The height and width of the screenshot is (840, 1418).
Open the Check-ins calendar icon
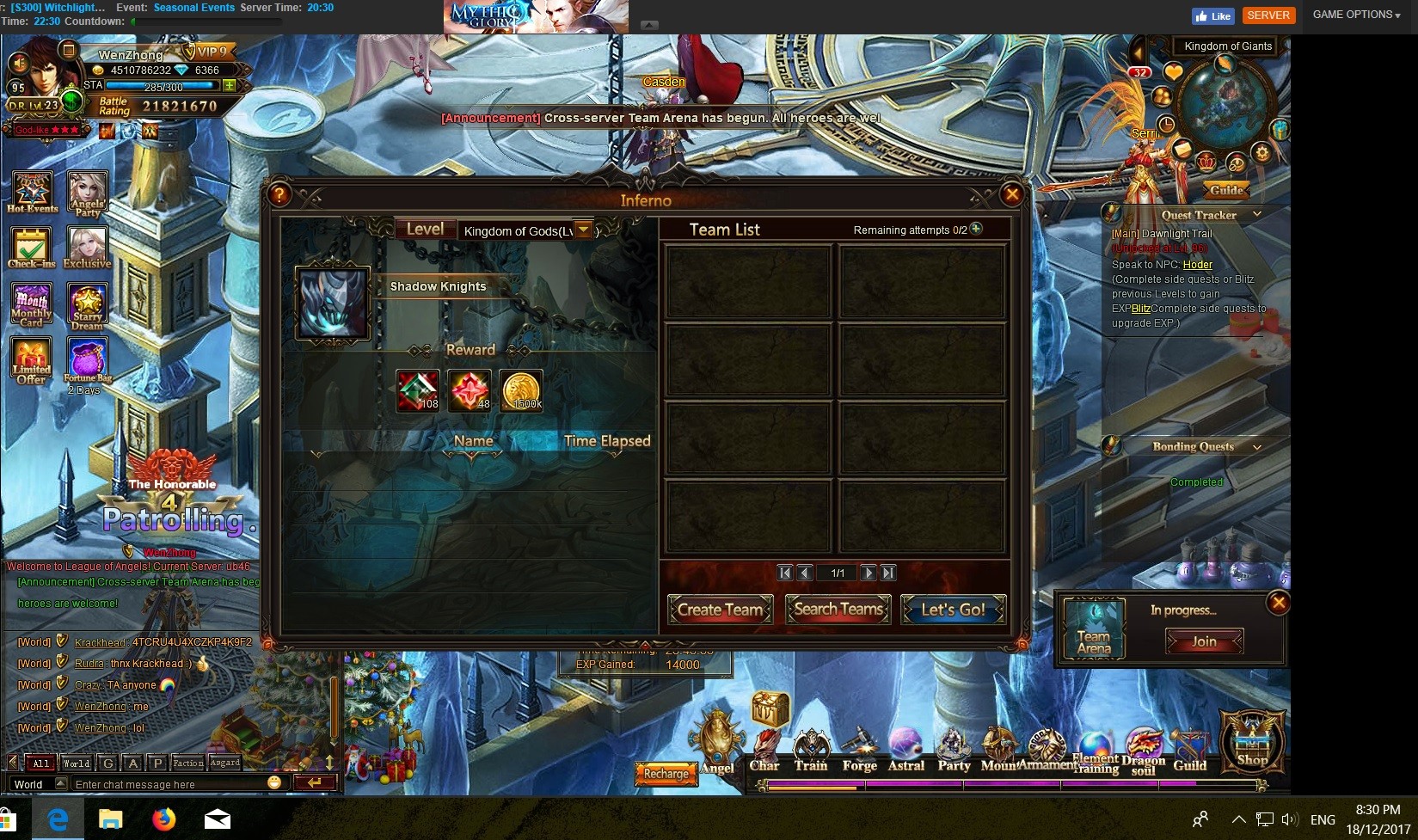click(31, 248)
